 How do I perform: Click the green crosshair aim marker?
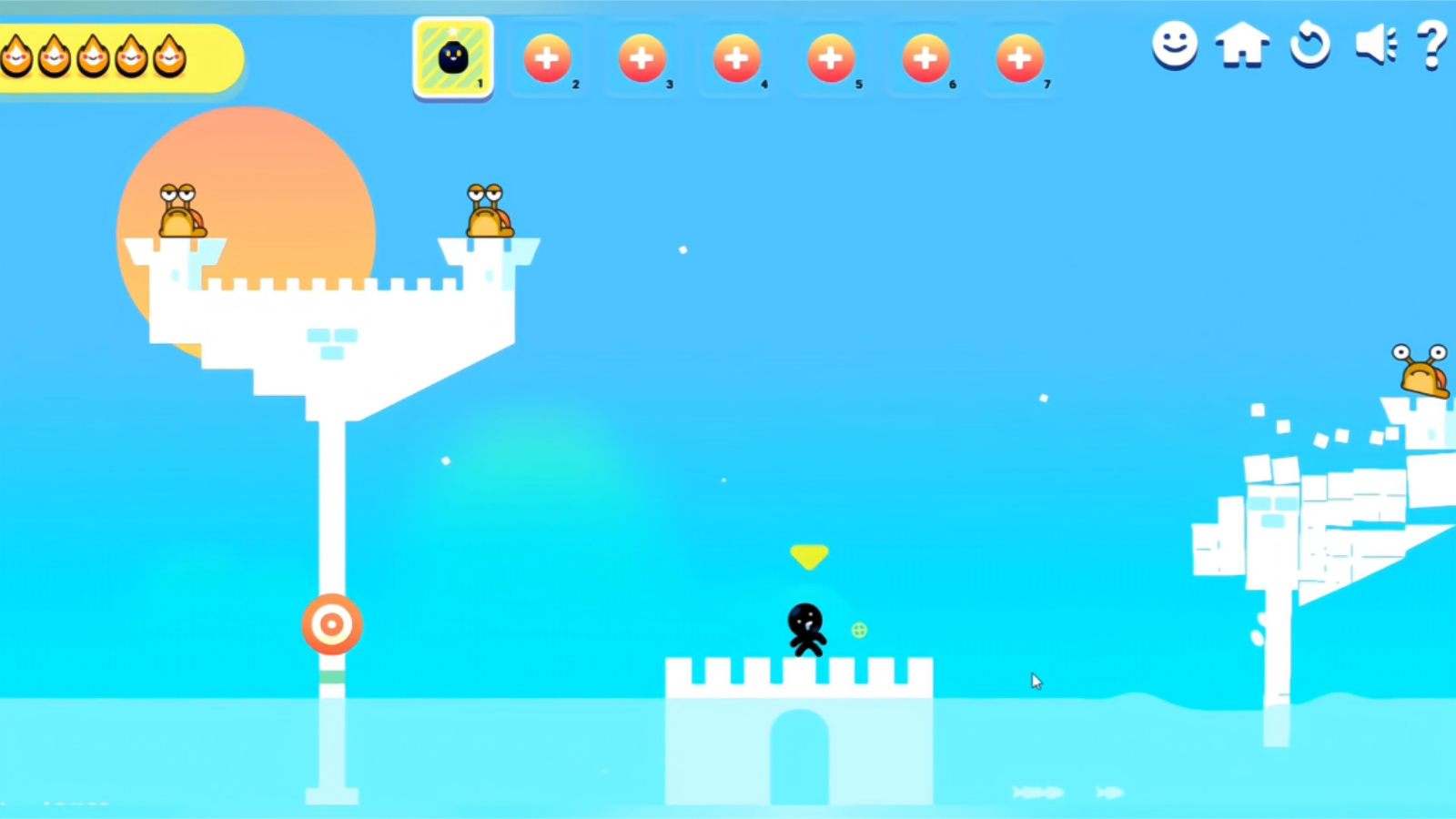[x=859, y=629]
